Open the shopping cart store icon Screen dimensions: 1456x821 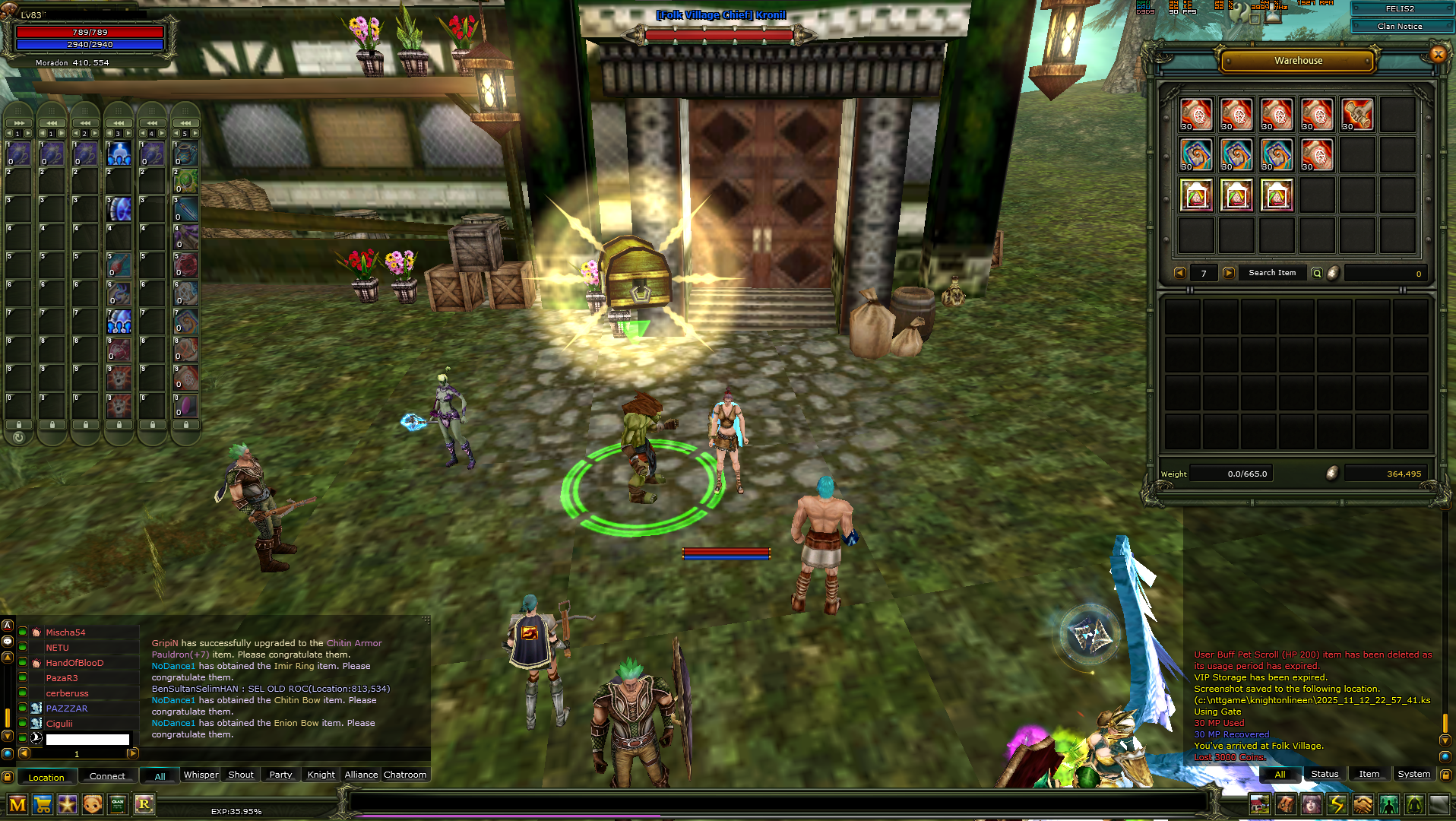[43, 804]
